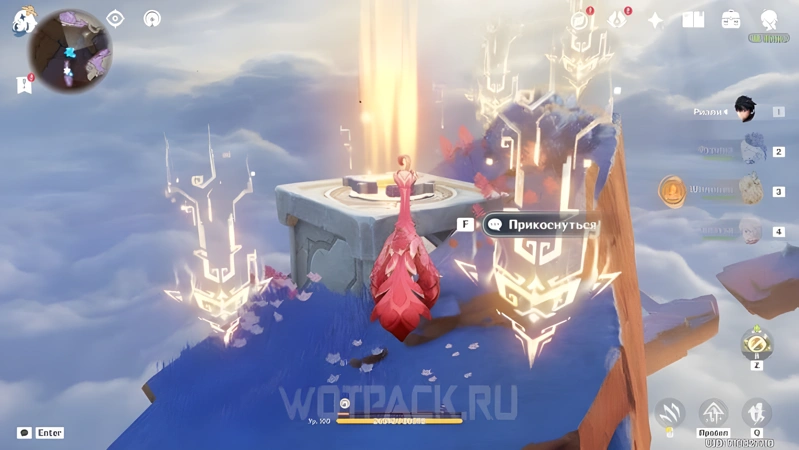799x450 pixels.
Task: Activate the three-claw attack skill icon
Action: 670,412
